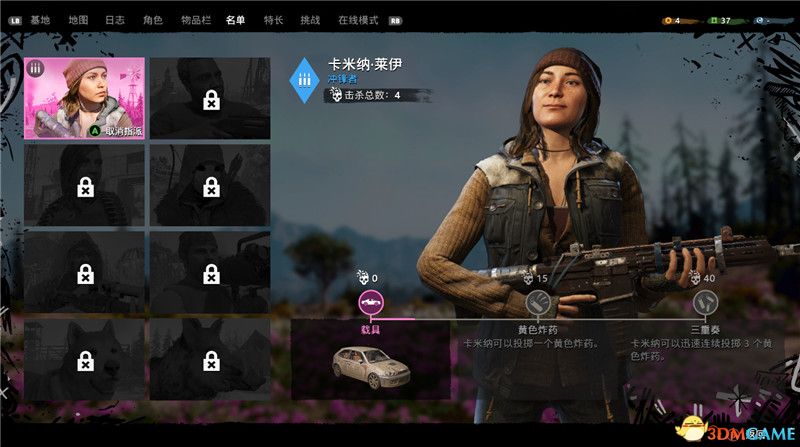The width and height of the screenshot is (800, 447).
Task: Select the 载具 car perk icon
Action: [371, 302]
